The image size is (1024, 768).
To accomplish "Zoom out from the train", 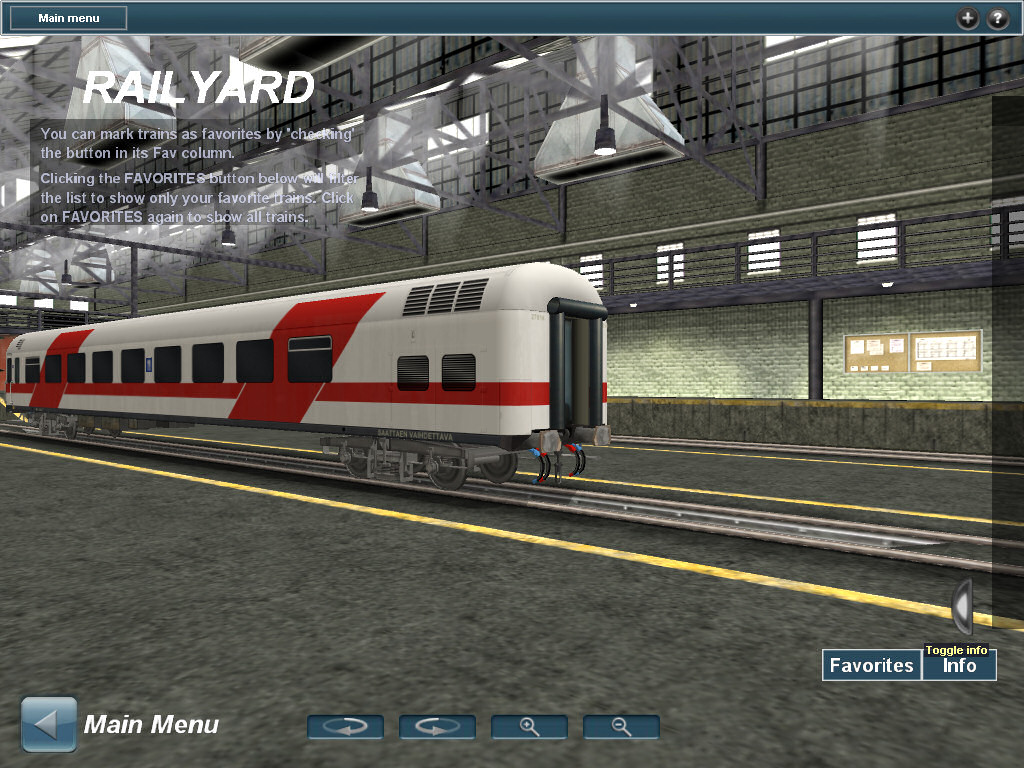I will [621, 727].
